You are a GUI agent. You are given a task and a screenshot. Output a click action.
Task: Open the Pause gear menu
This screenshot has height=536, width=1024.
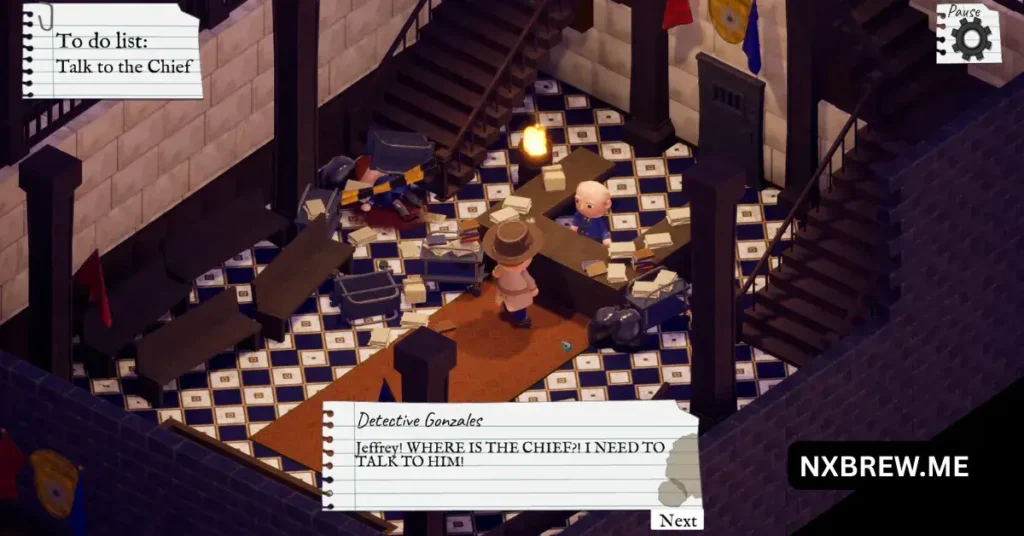click(x=969, y=35)
